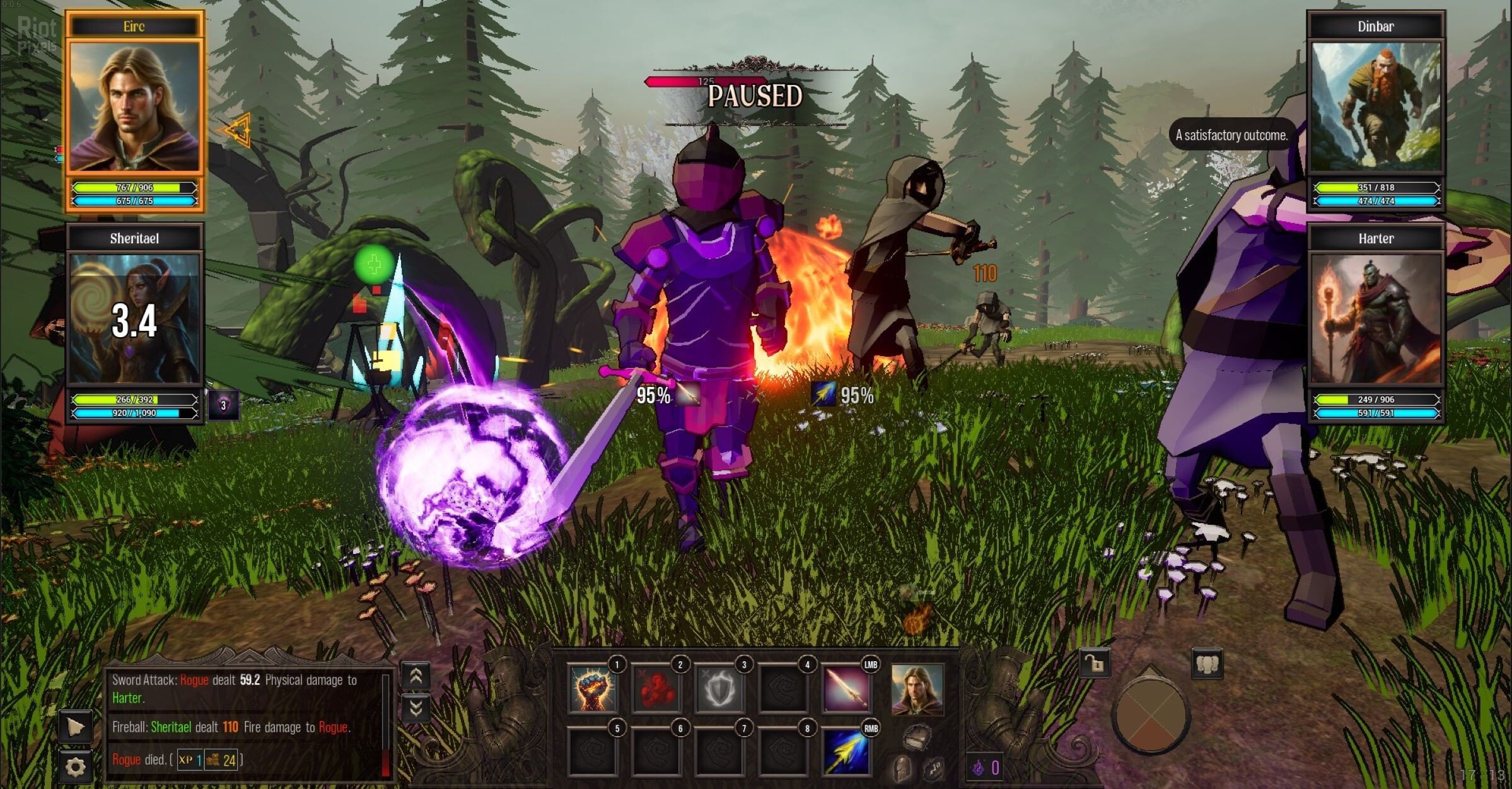Select the sword attack skill
Viewport: 1512px width, 789px height.
pyautogui.click(x=846, y=689)
